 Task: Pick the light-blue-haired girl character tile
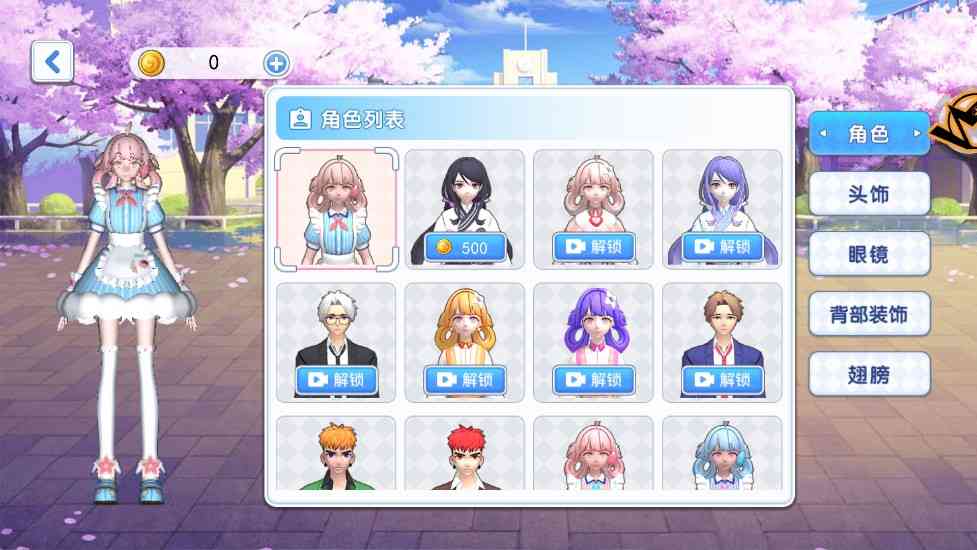pyautogui.click(x=723, y=455)
